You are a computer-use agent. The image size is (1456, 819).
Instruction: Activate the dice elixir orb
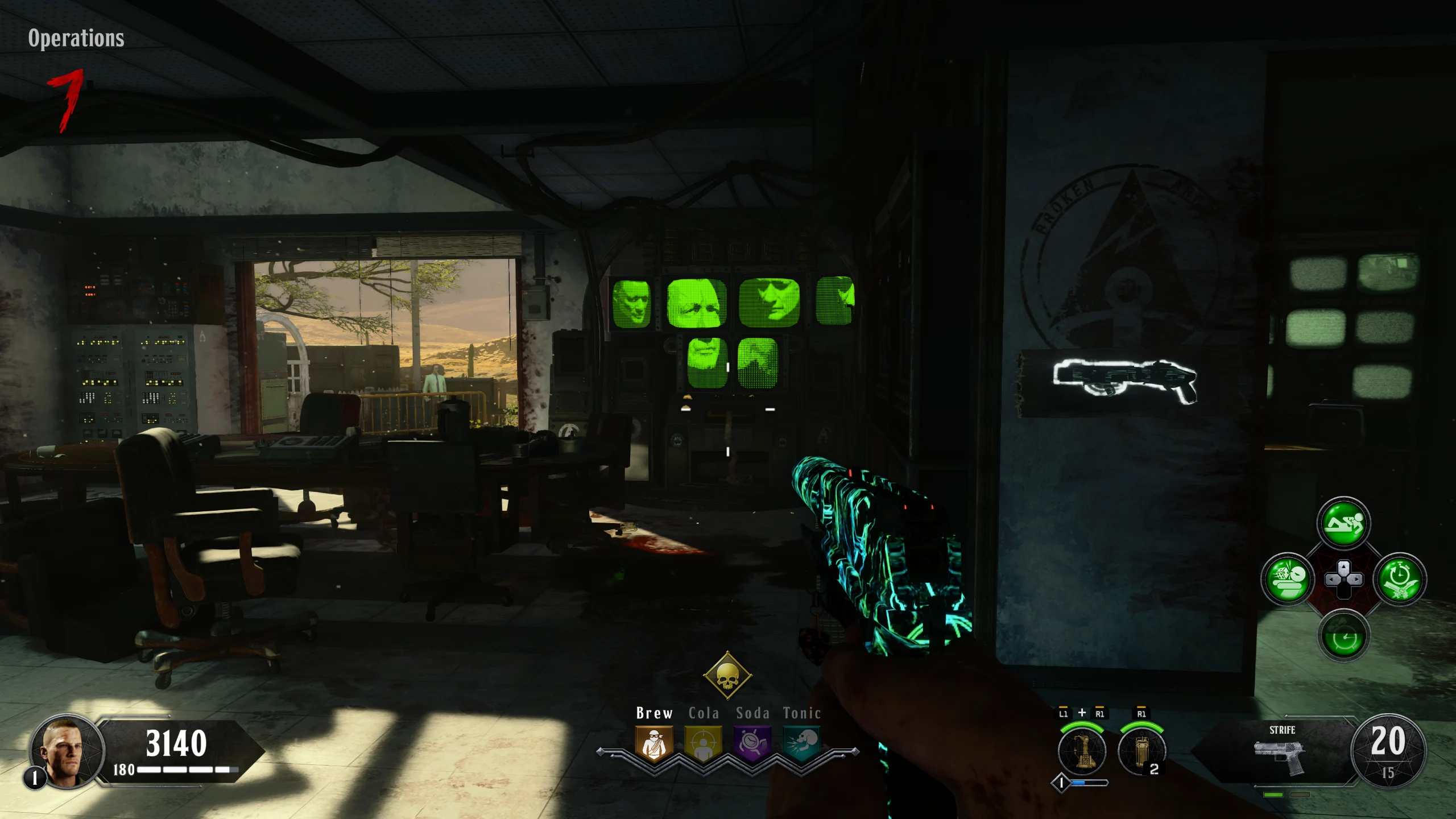[x=1288, y=580]
